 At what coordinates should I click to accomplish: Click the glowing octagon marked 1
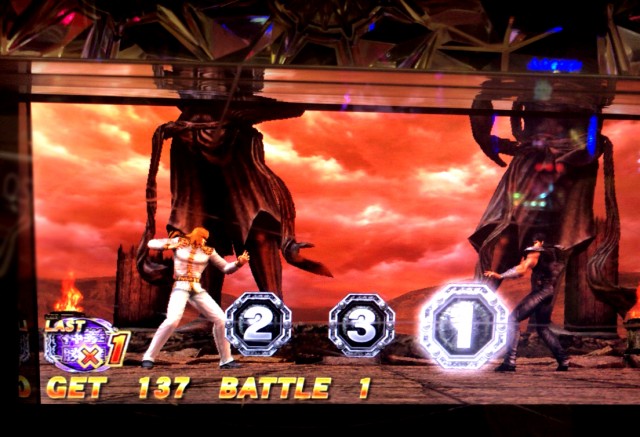pos(463,326)
